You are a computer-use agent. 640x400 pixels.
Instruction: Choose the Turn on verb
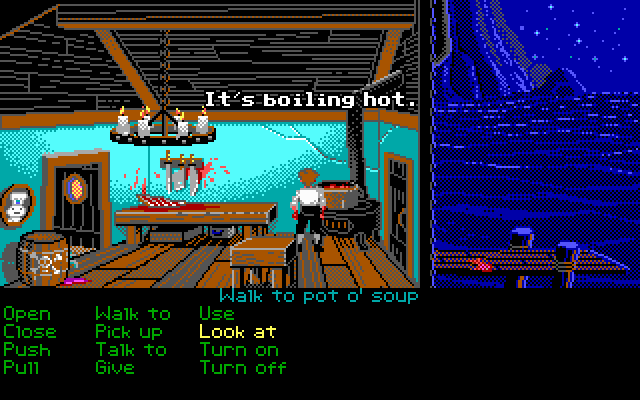(238, 350)
